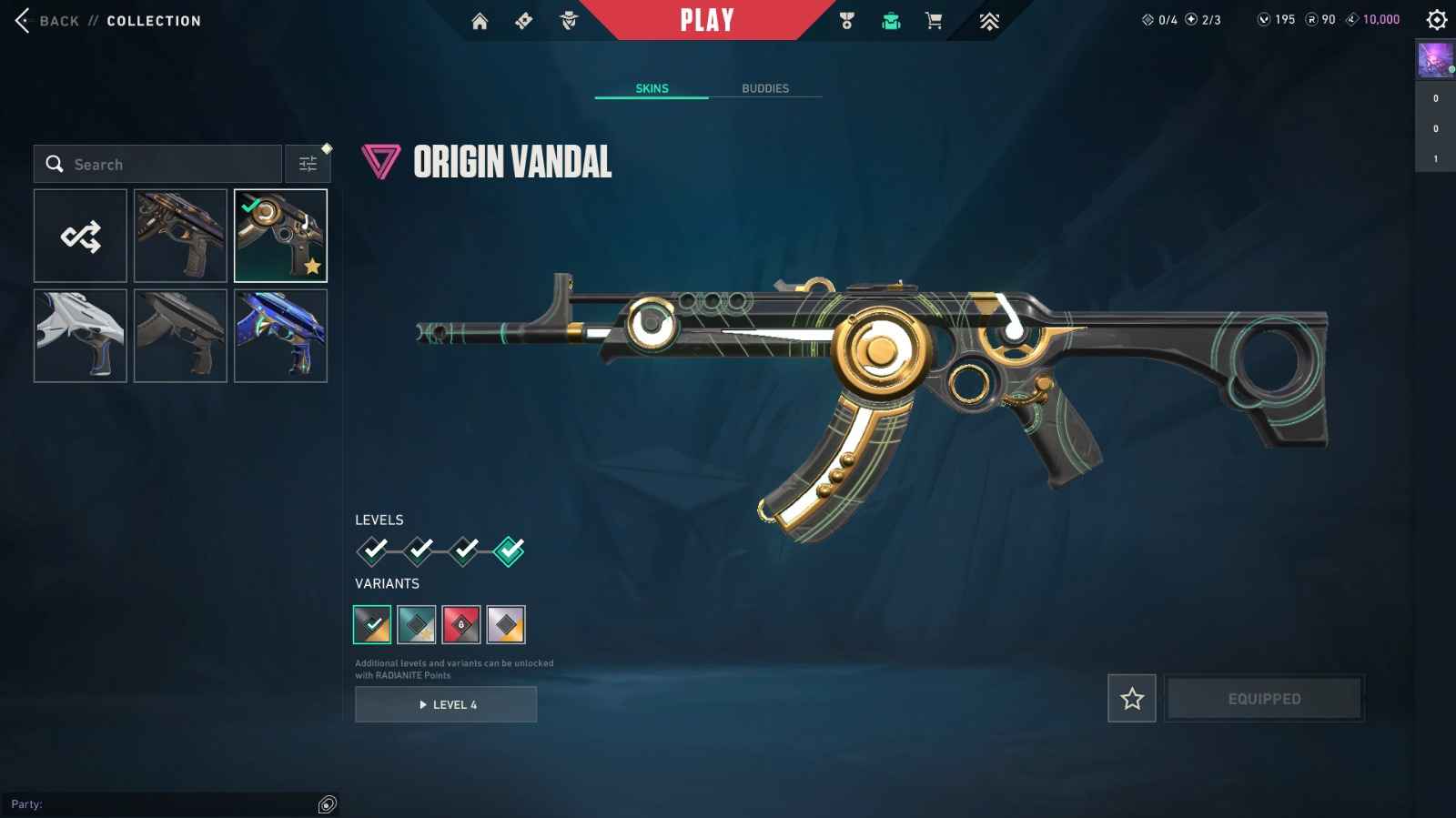The width and height of the screenshot is (1456, 818).
Task: Select the blue and gold Vandal skin
Action: click(280, 336)
